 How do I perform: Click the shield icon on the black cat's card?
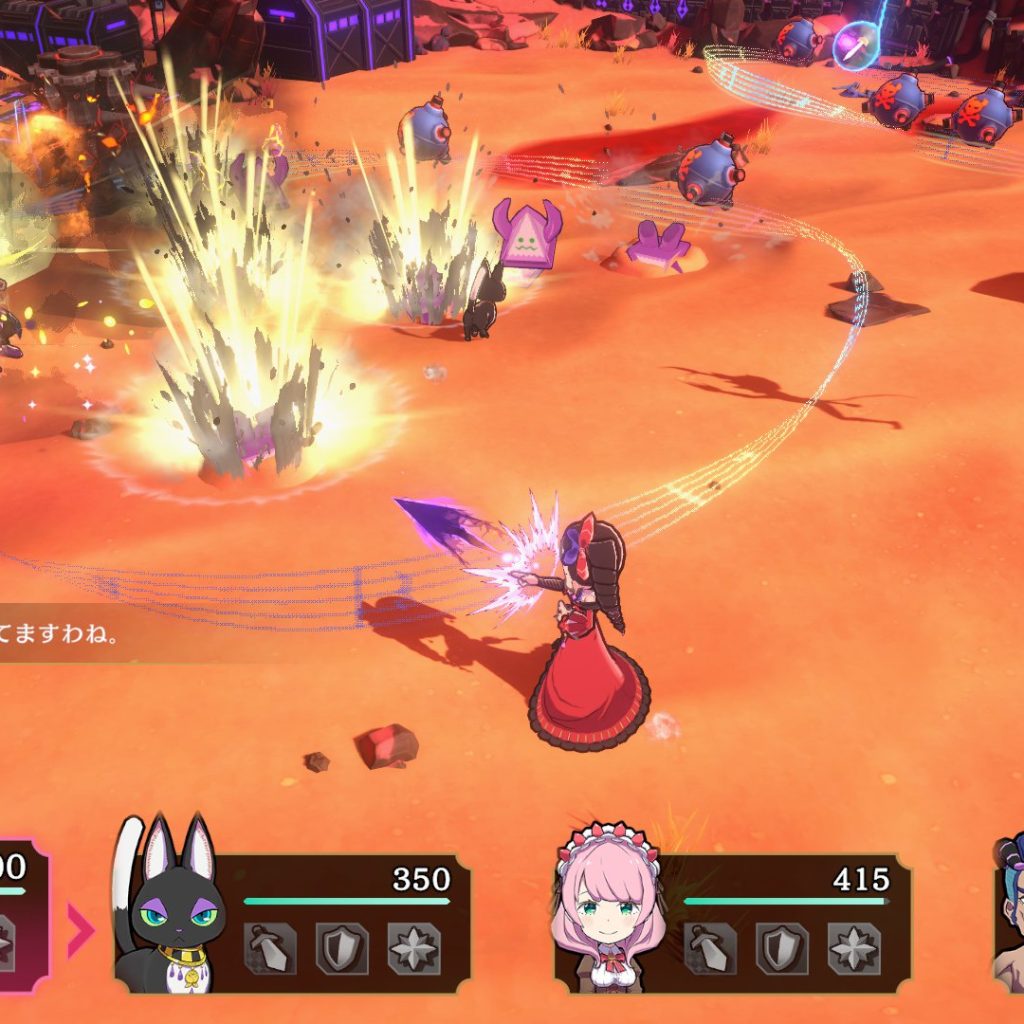coord(342,948)
